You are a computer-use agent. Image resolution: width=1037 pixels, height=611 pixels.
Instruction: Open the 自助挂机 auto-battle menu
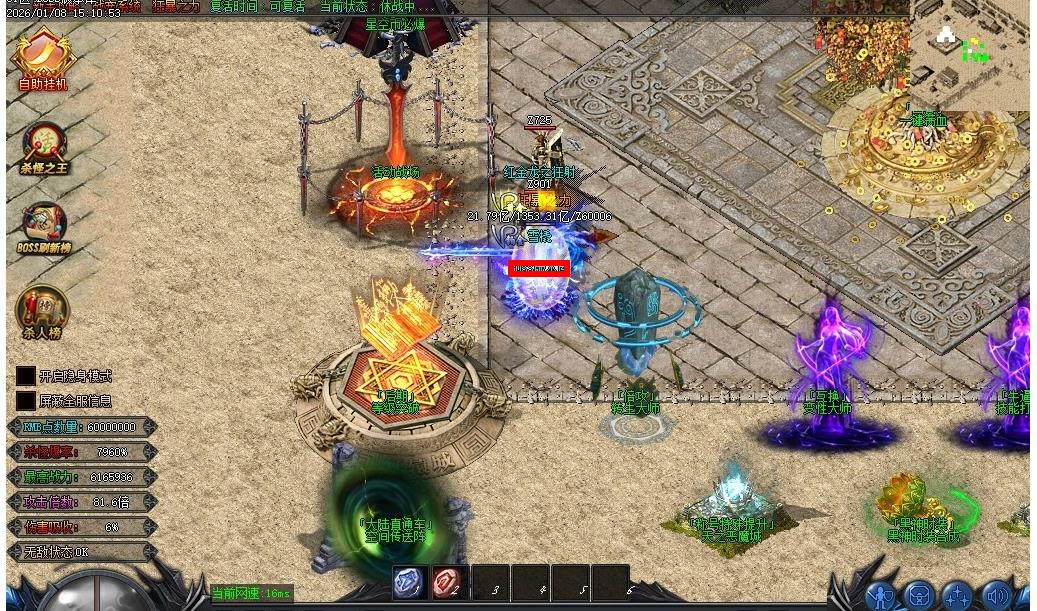42,60
